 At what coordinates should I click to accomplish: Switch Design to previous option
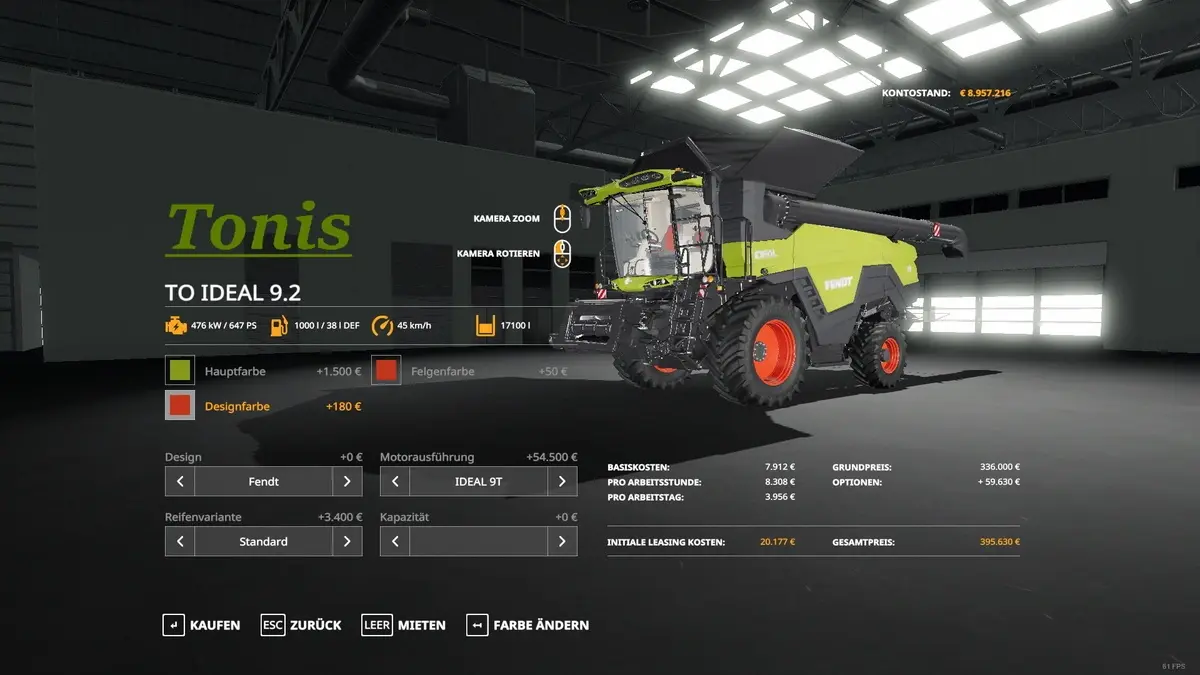pos(180,481)
